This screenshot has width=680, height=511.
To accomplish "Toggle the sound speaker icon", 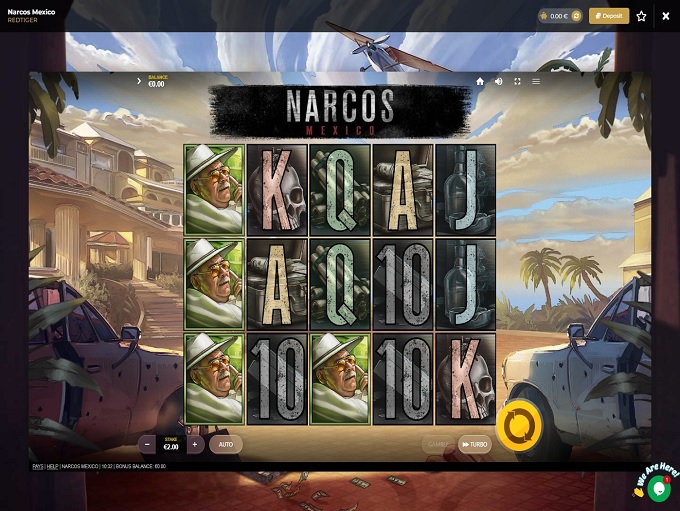I will pyautogui.click(x=498, y=82).
